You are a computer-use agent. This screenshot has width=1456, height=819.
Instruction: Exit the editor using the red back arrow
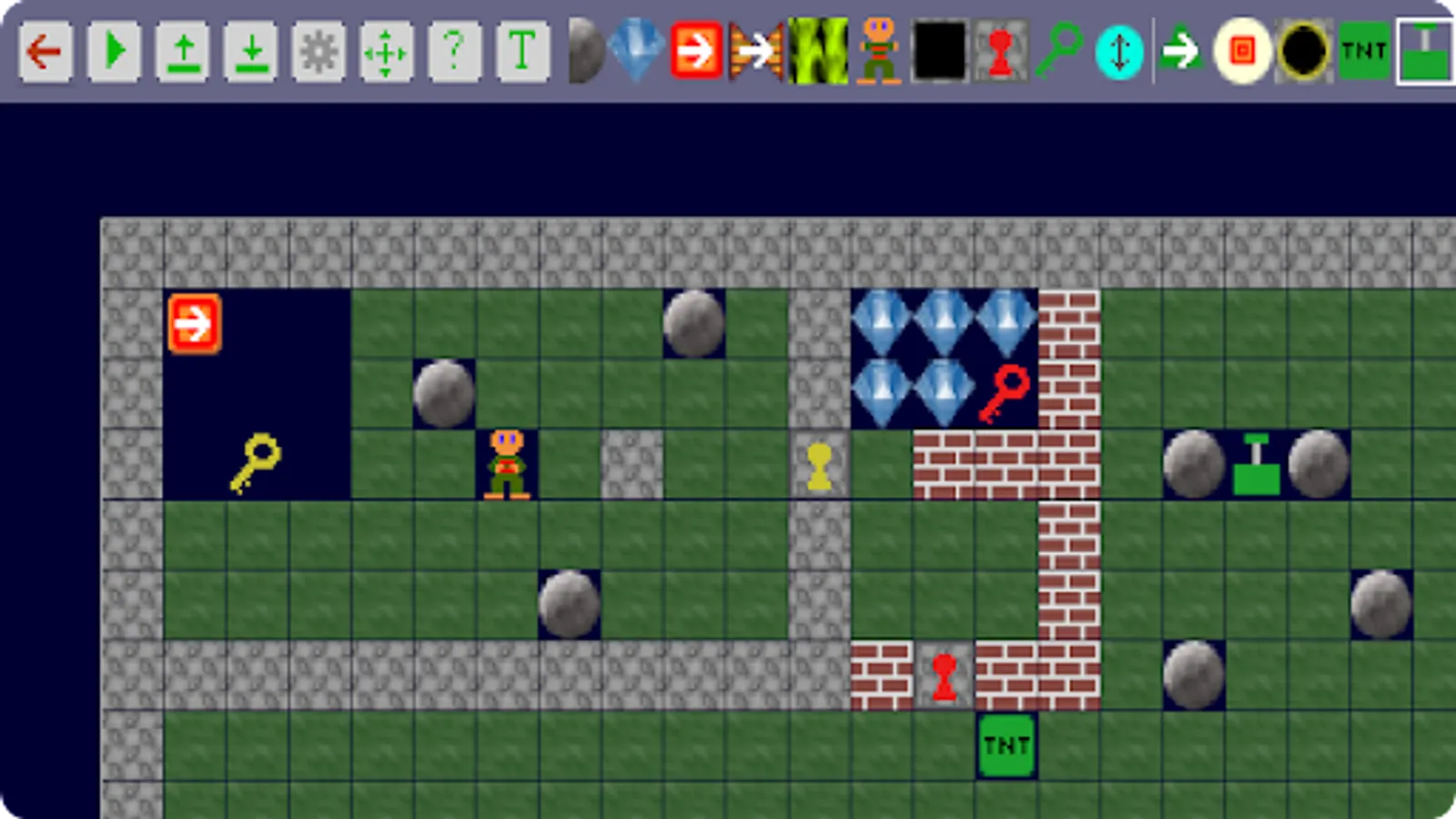click(44, 52)
